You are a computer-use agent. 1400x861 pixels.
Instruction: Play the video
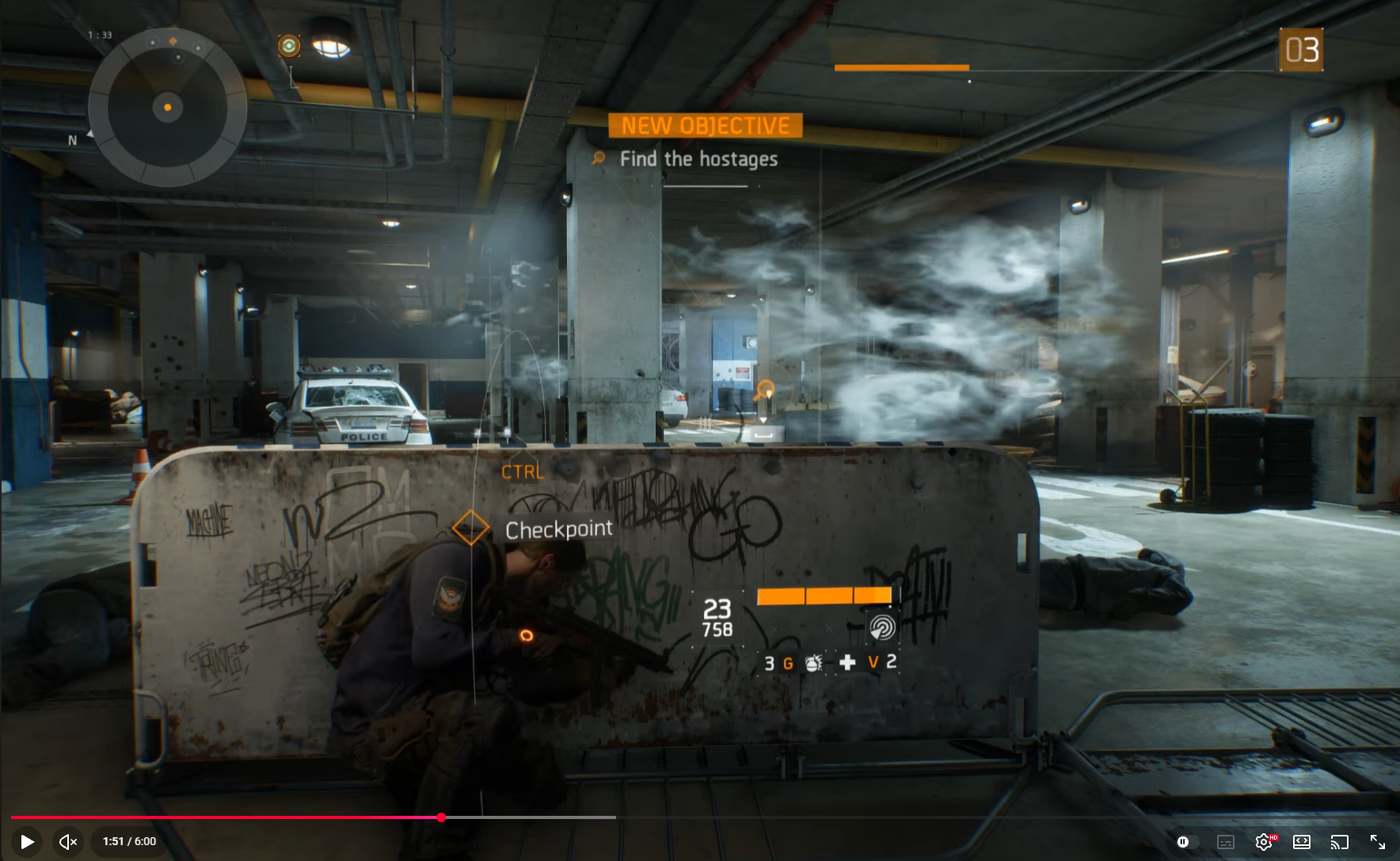point(27,841)
